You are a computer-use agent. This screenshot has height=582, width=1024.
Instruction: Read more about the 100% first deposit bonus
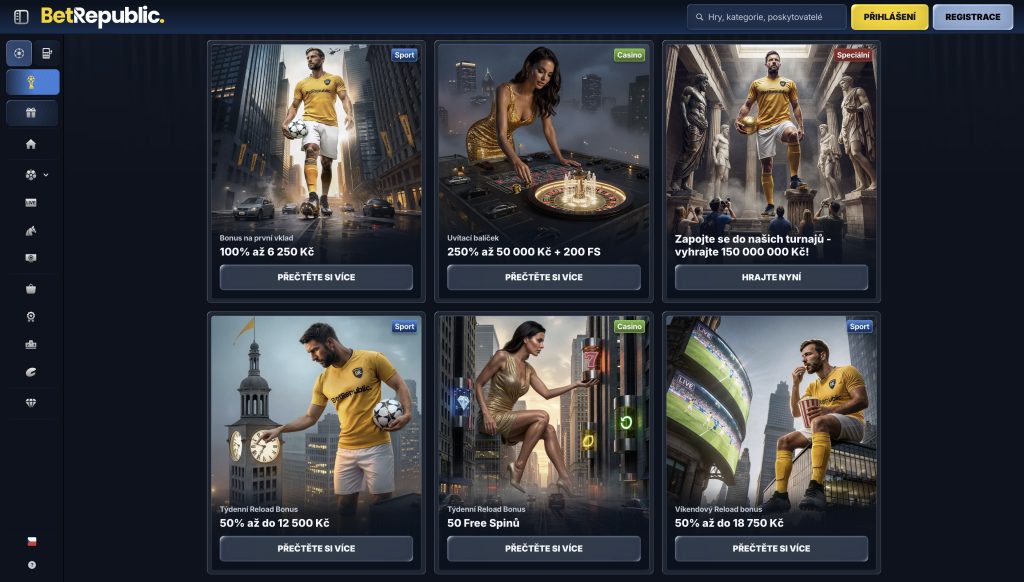pyautogui.click(x=316, y=277)
